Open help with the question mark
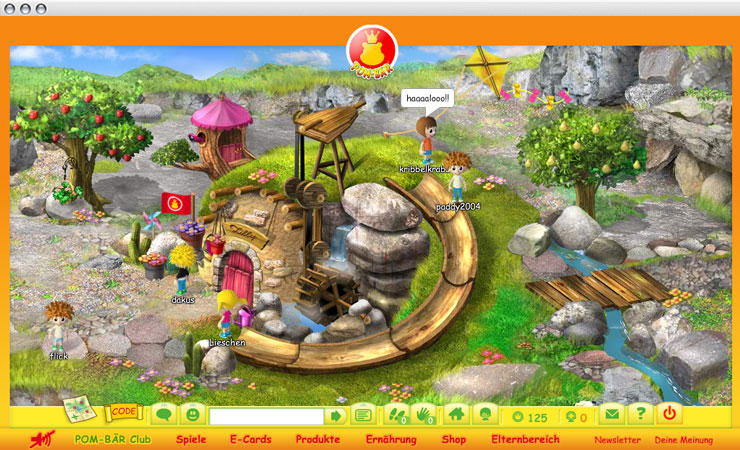 tap(639, 414)
